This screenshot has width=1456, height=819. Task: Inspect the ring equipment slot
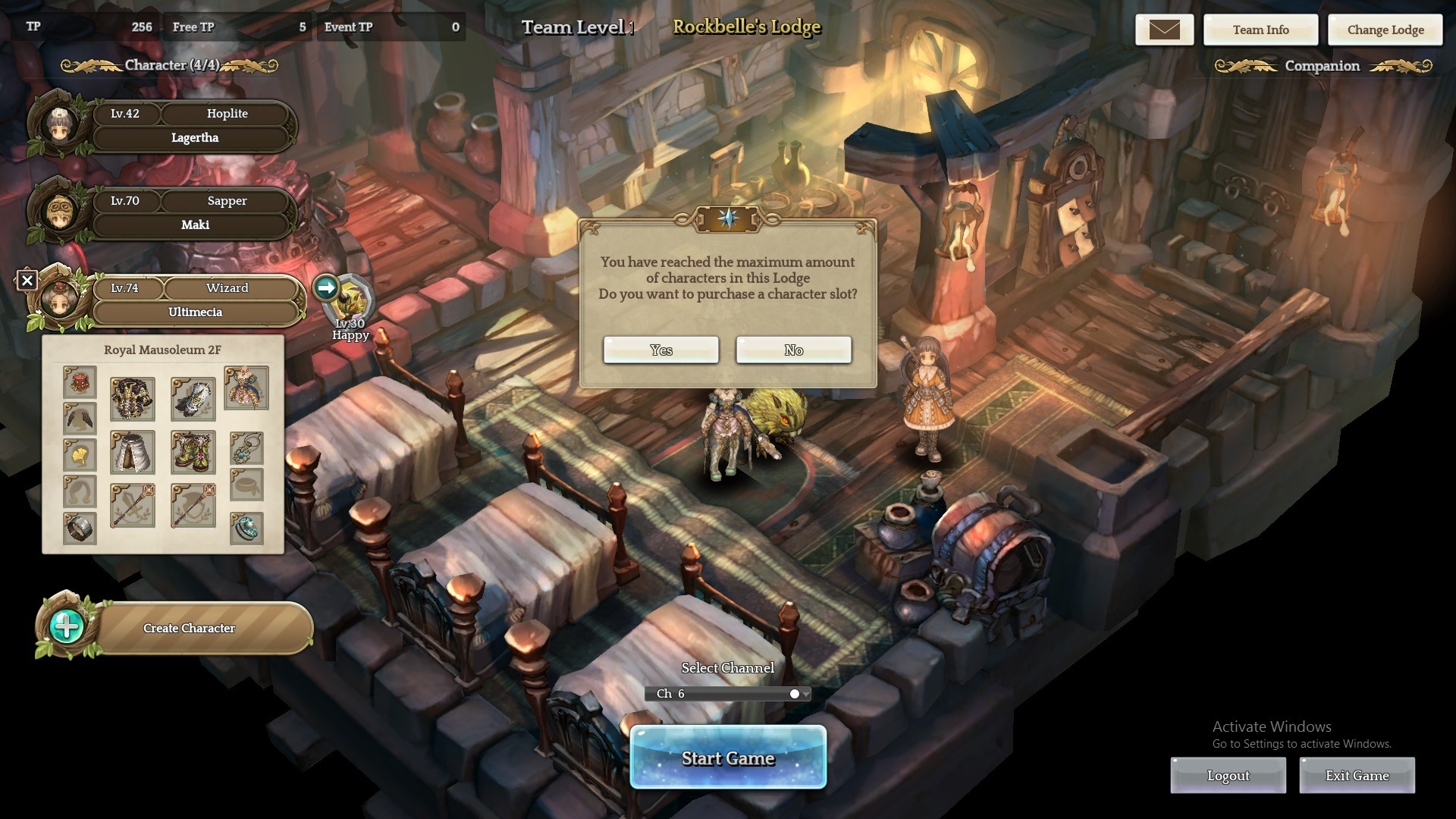pos(246,529)
